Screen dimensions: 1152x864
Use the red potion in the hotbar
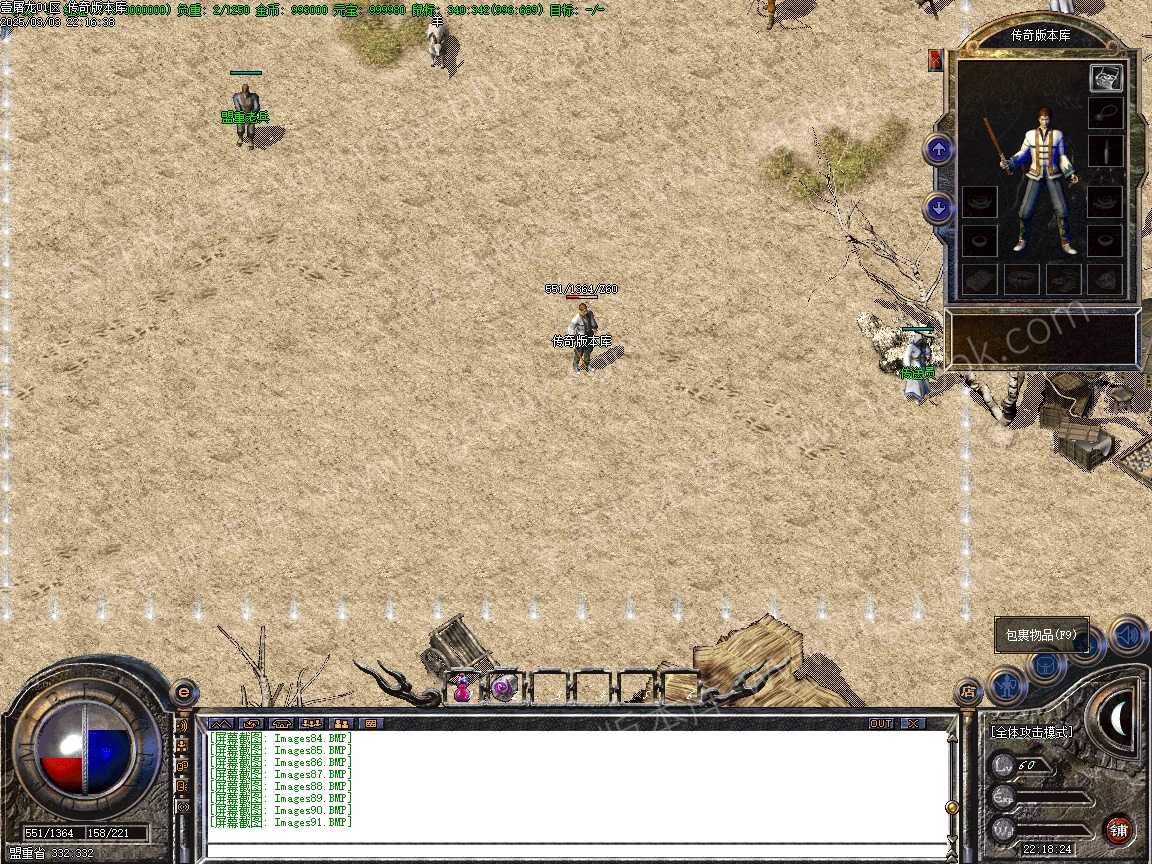[x=462, y=688]
